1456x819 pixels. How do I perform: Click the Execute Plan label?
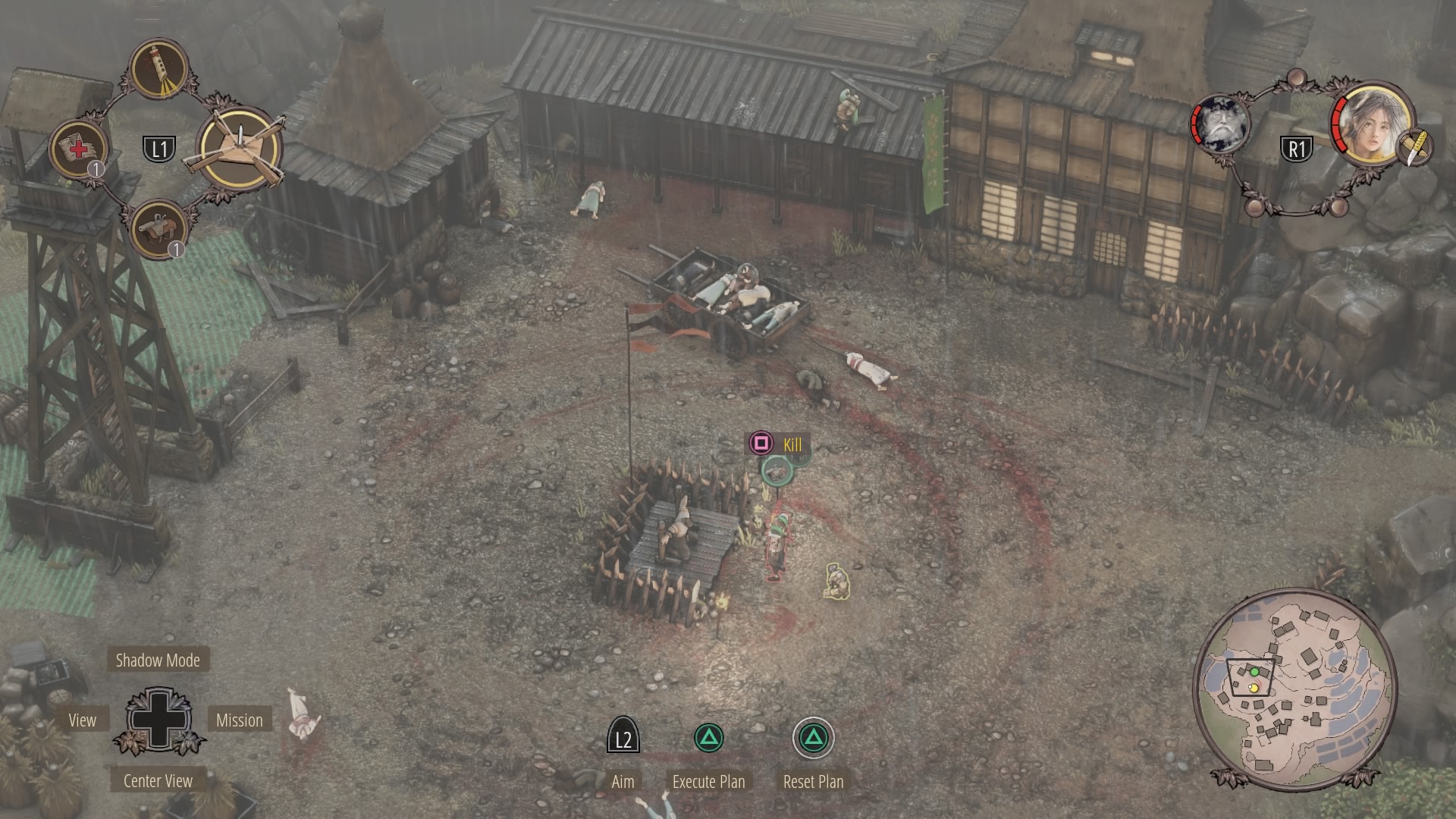point(708,781)
